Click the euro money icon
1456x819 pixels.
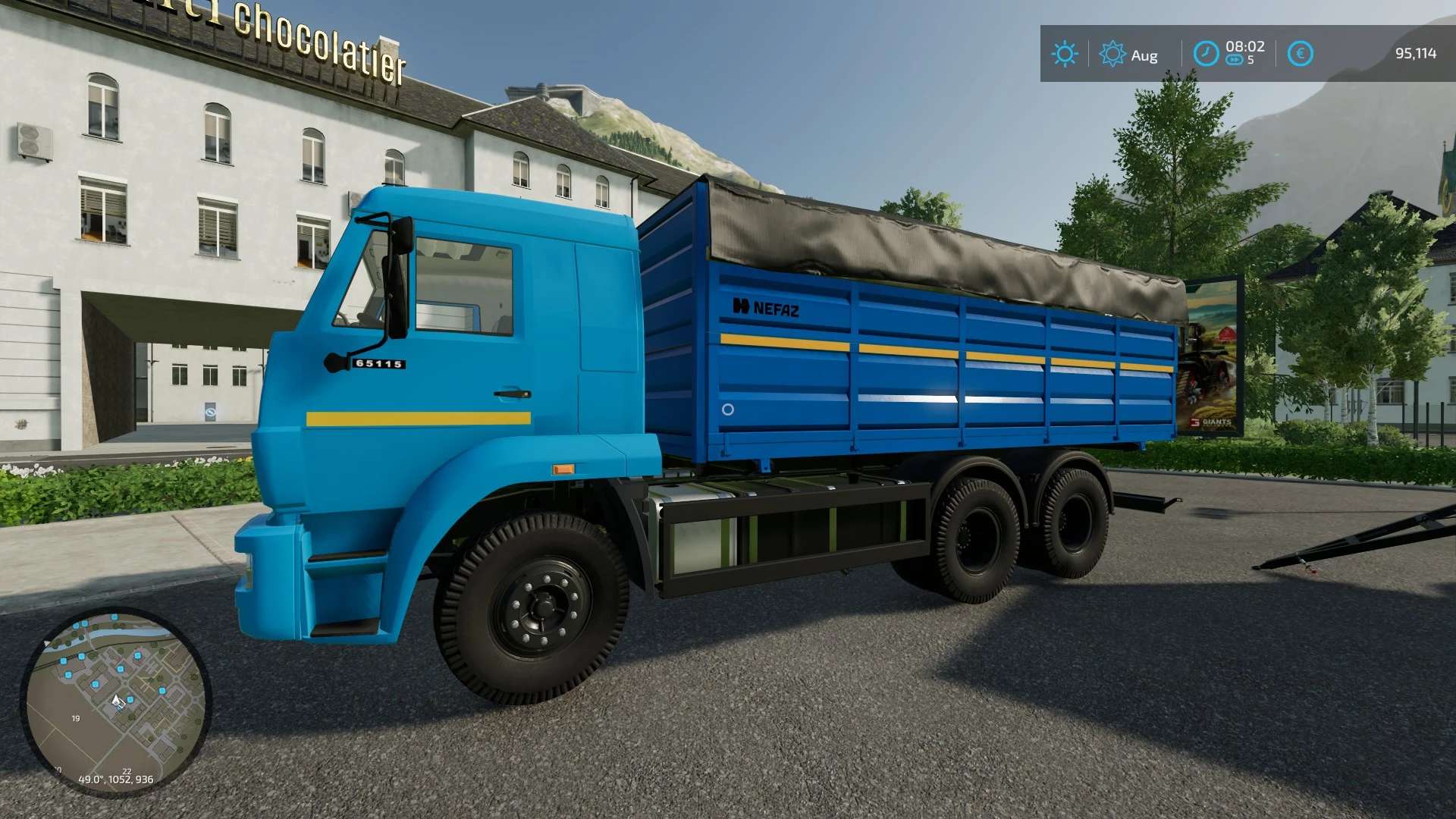point(1300,54)
